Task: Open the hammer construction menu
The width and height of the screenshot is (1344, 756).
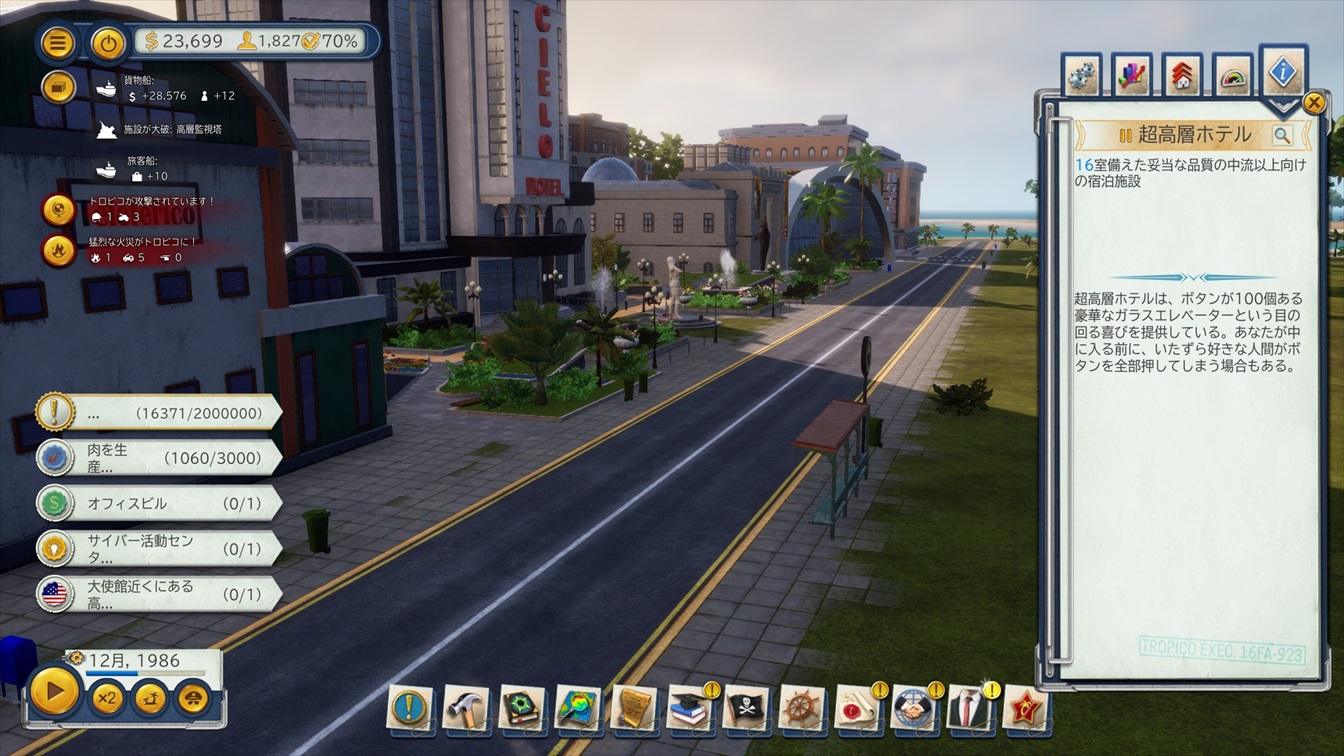Action: (465, 708)
